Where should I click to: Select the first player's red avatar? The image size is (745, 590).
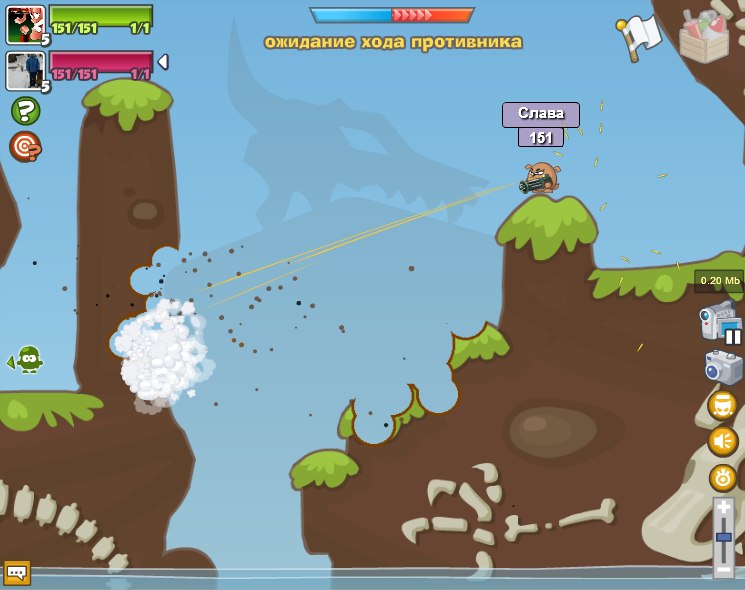coord(25,24)
